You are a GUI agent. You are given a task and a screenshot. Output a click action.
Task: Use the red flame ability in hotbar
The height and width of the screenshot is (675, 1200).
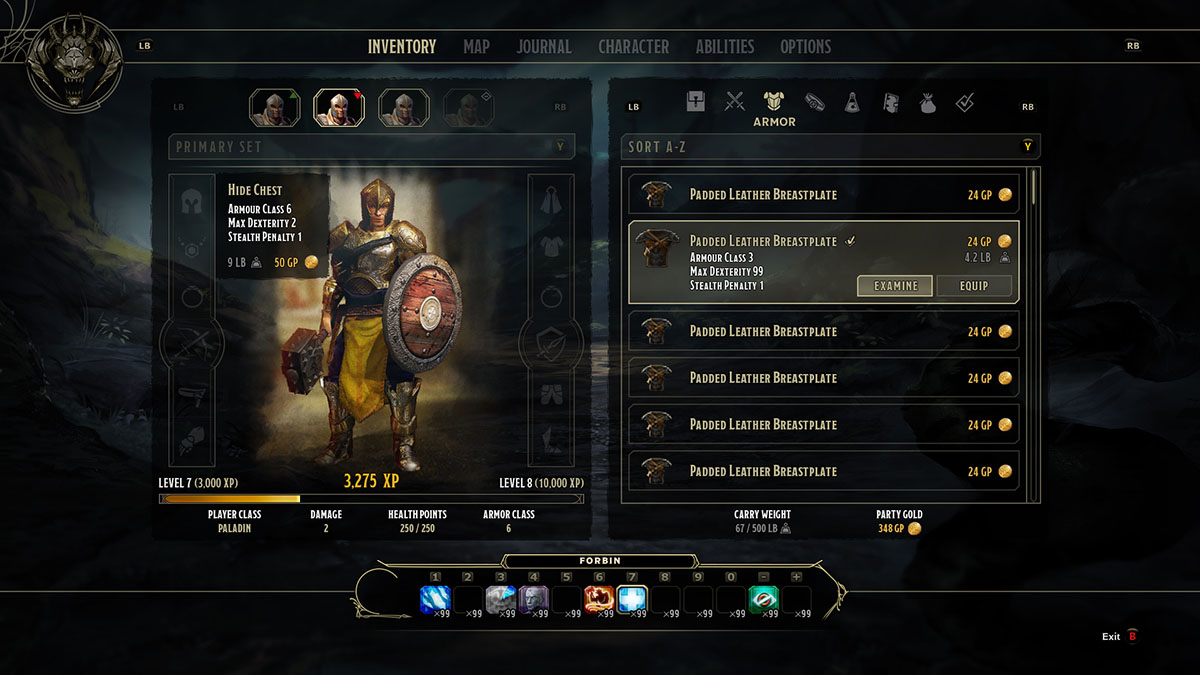click(599, 599)
